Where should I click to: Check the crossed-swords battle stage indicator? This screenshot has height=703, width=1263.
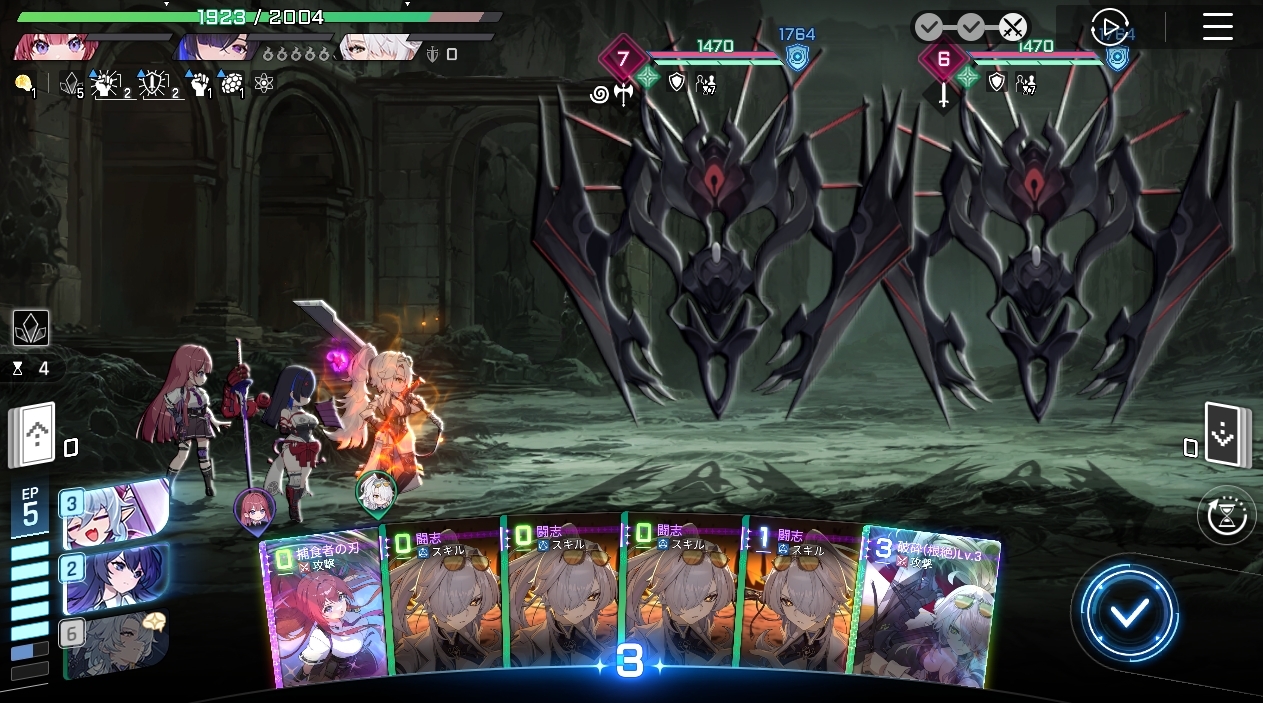point(1013,26)
